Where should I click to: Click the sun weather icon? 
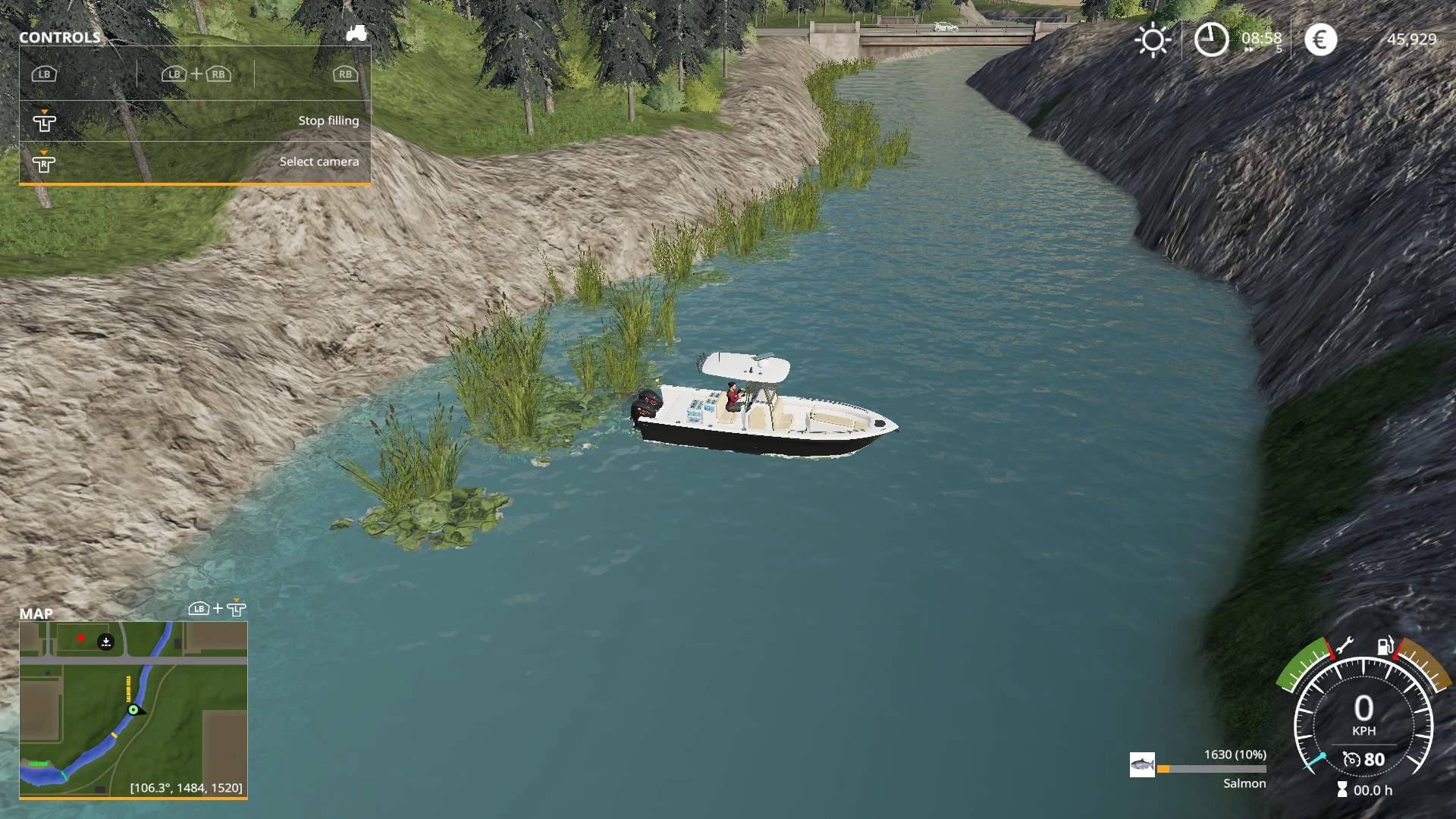(1153, 39)
